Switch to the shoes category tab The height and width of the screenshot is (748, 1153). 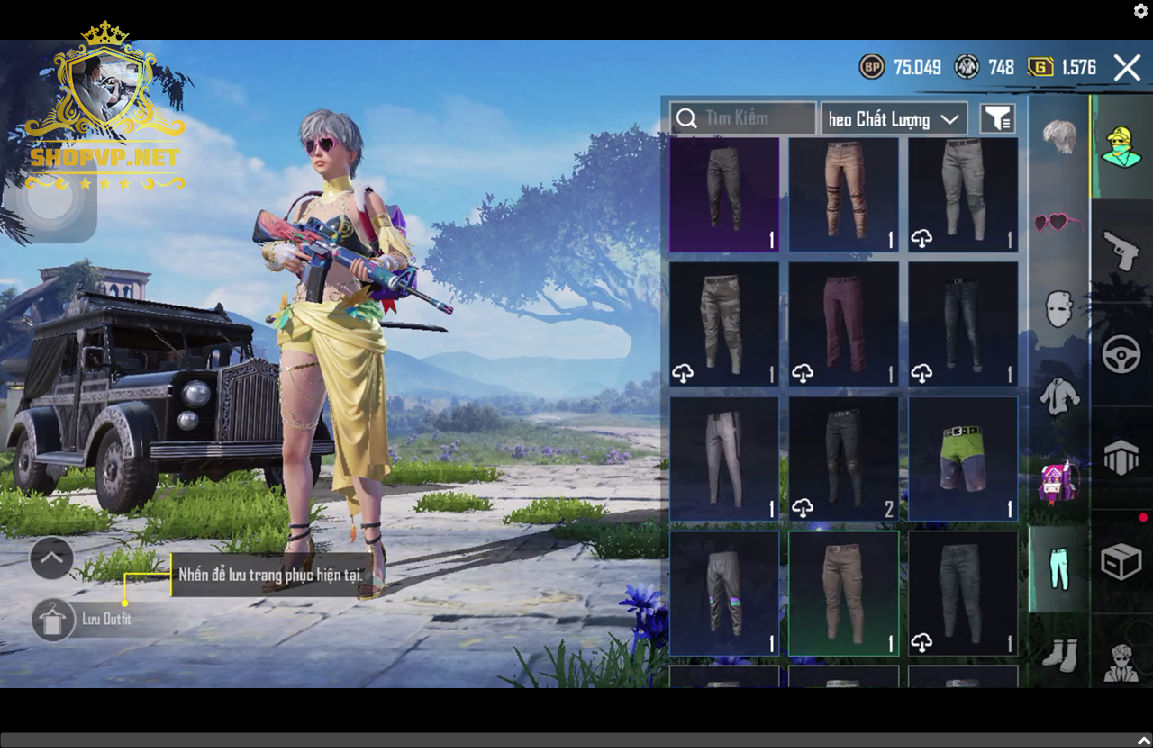pos(1059,655)
